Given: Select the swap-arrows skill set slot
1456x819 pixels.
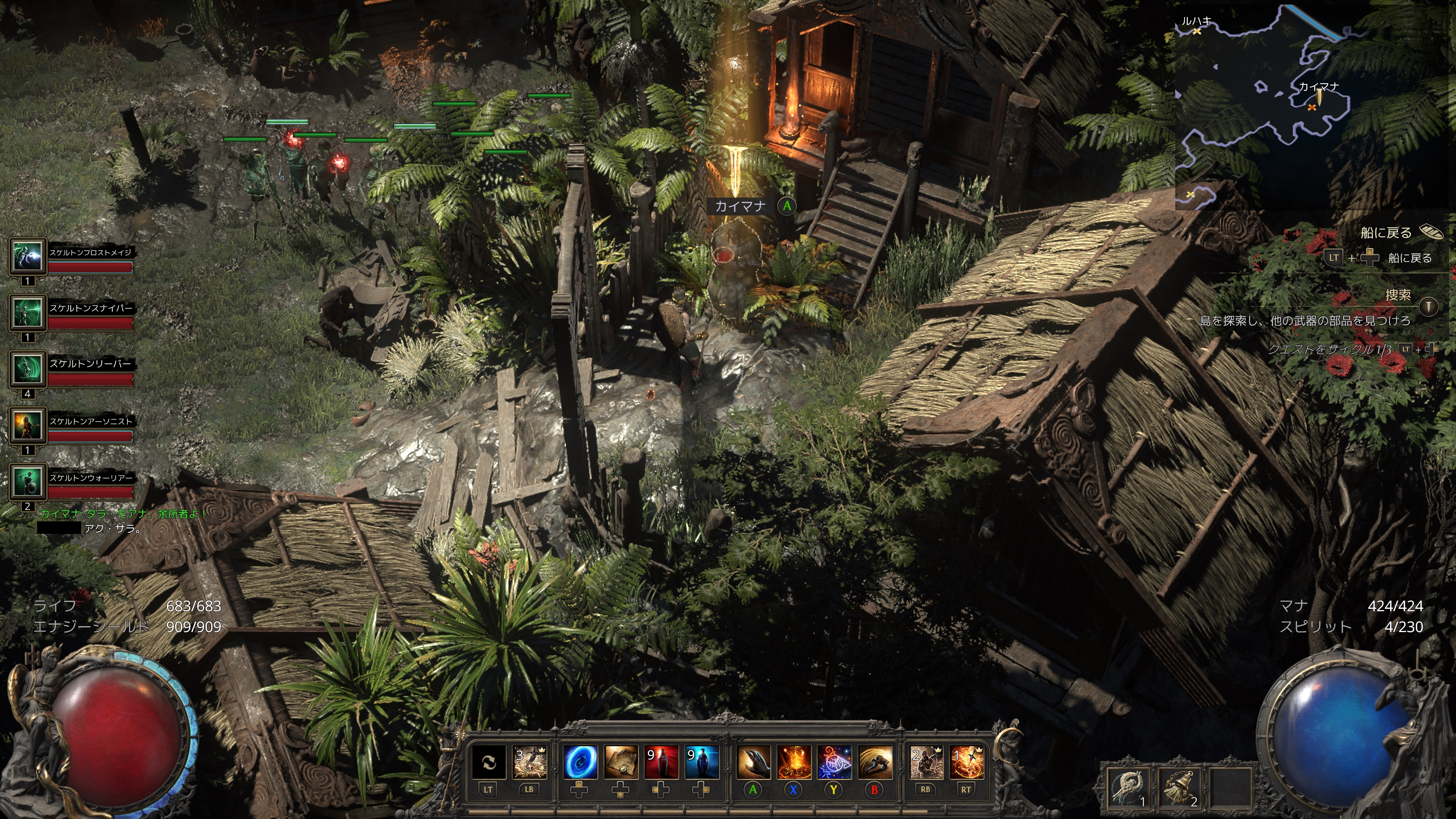Looking at the screenshot, I should (x=488, y=762).
